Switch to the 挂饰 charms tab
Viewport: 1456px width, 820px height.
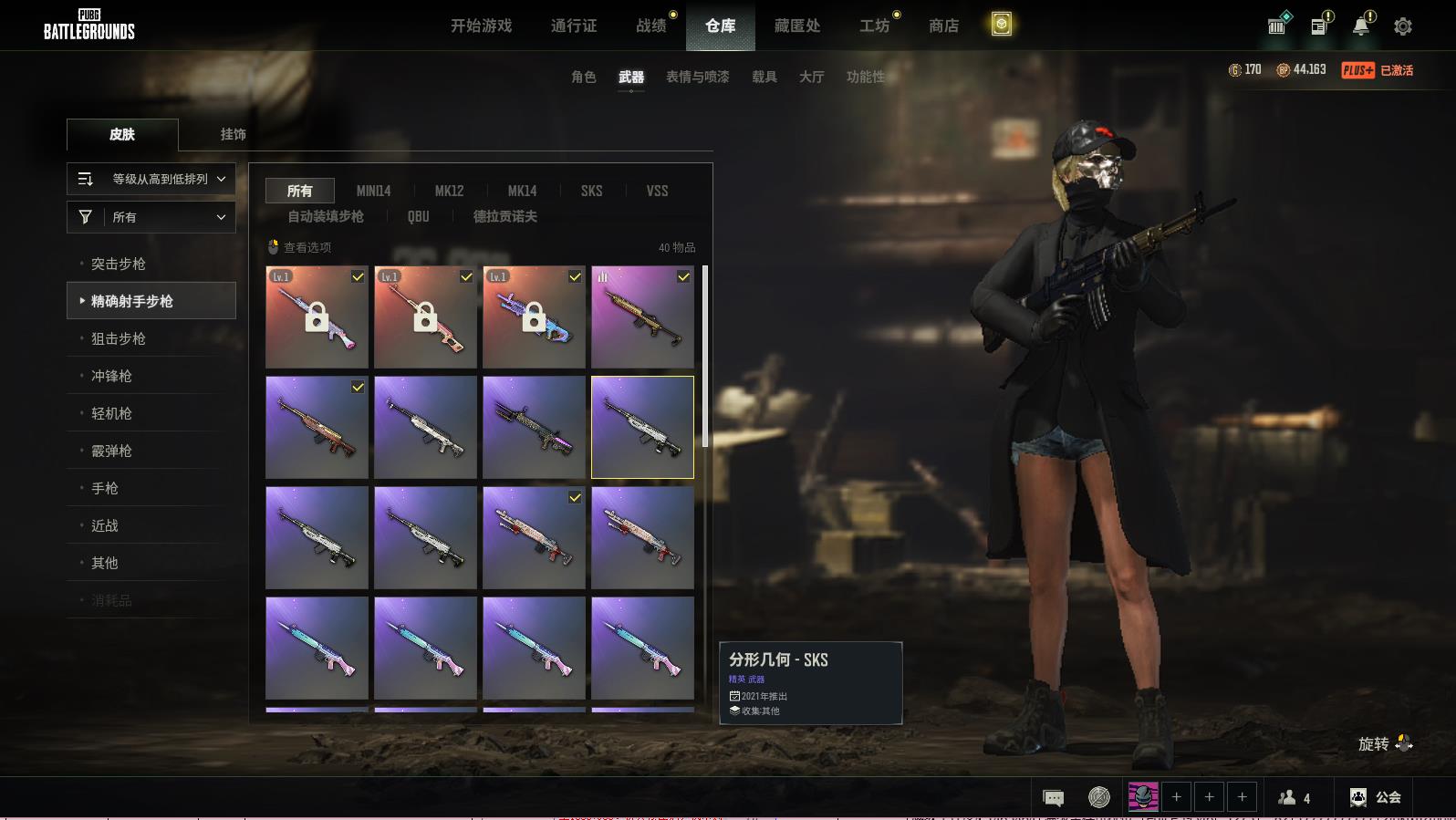233,134
